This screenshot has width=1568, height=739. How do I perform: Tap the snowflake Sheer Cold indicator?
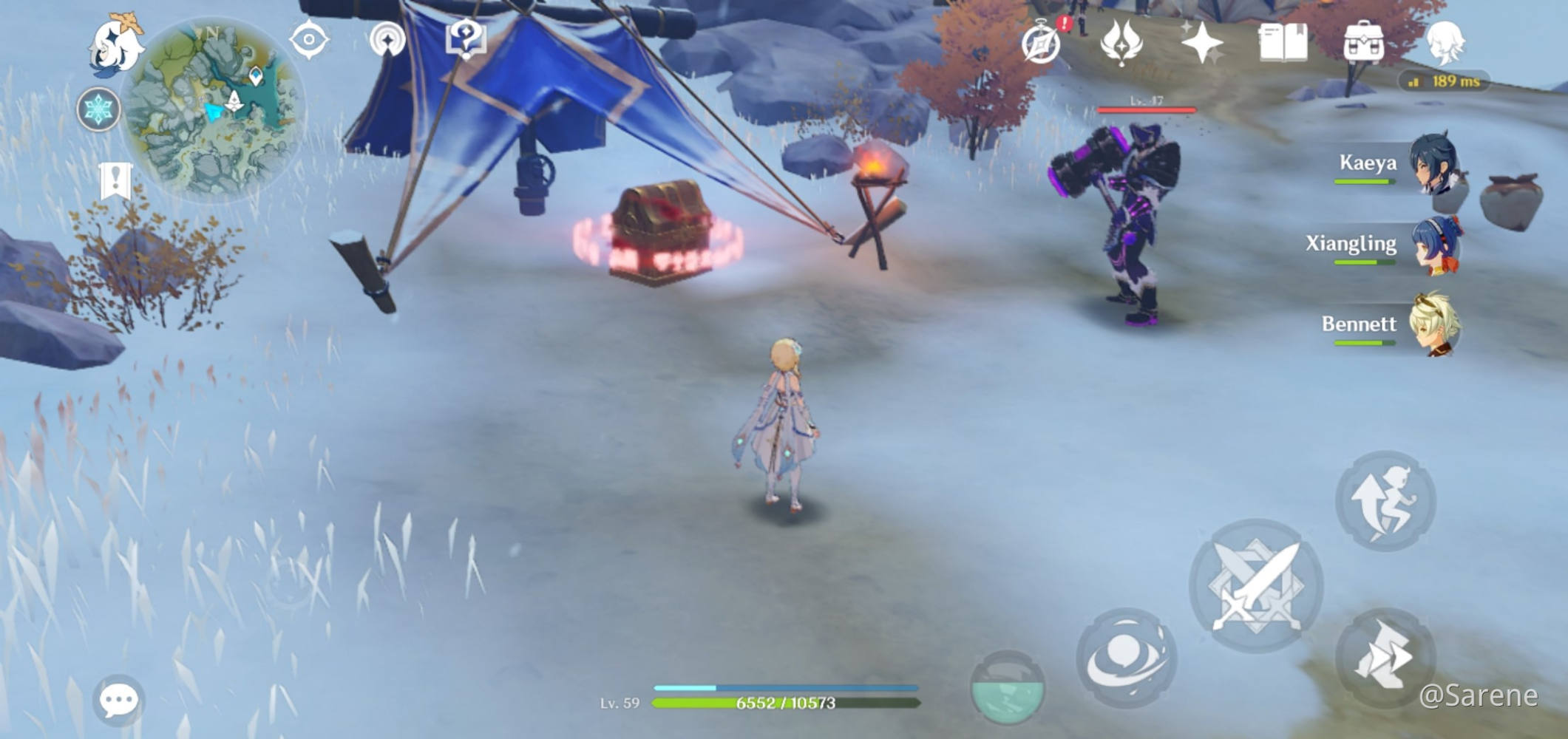click(x=98, y=110)
